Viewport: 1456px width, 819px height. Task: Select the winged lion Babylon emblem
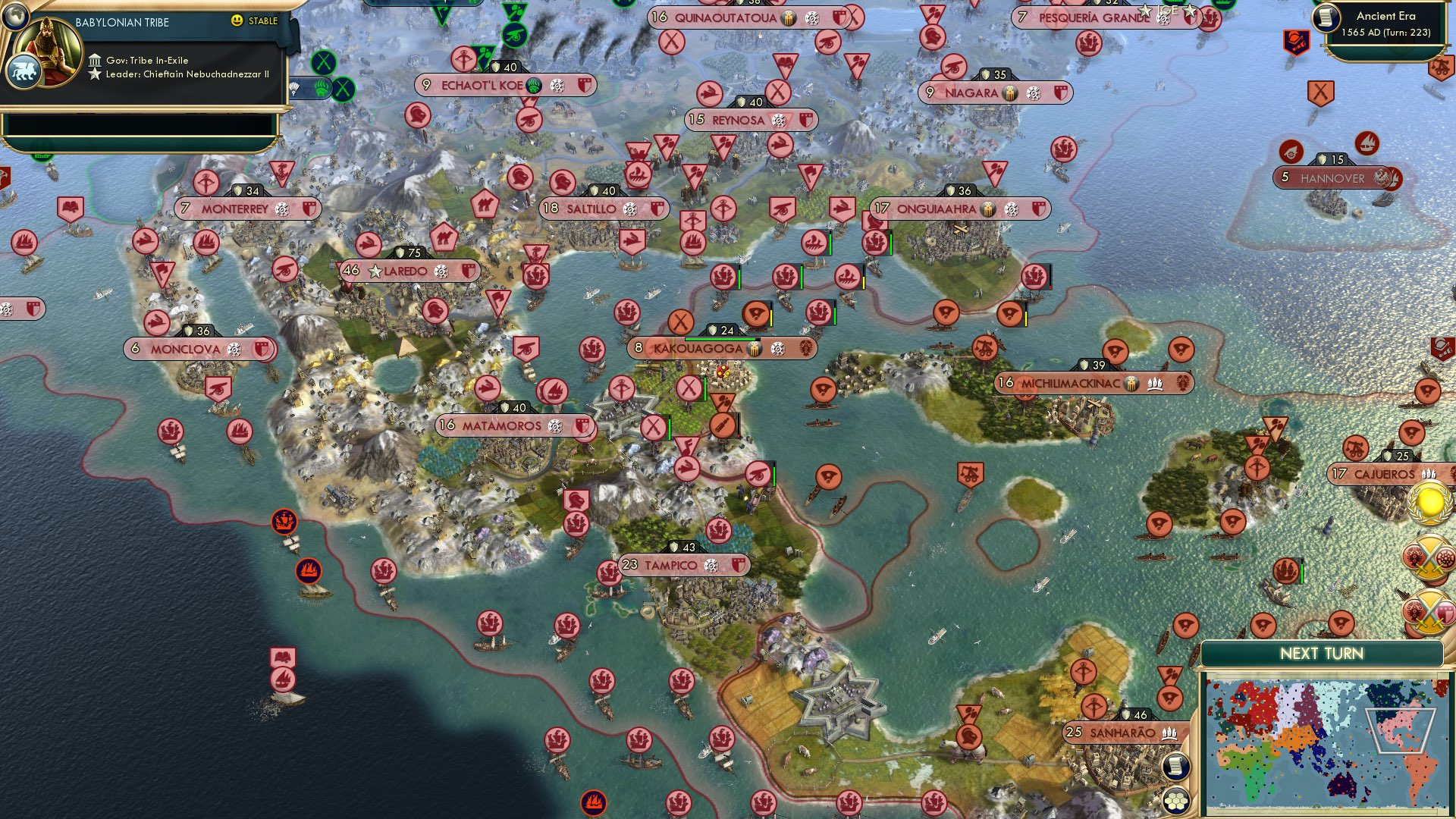tap(24, 71)
